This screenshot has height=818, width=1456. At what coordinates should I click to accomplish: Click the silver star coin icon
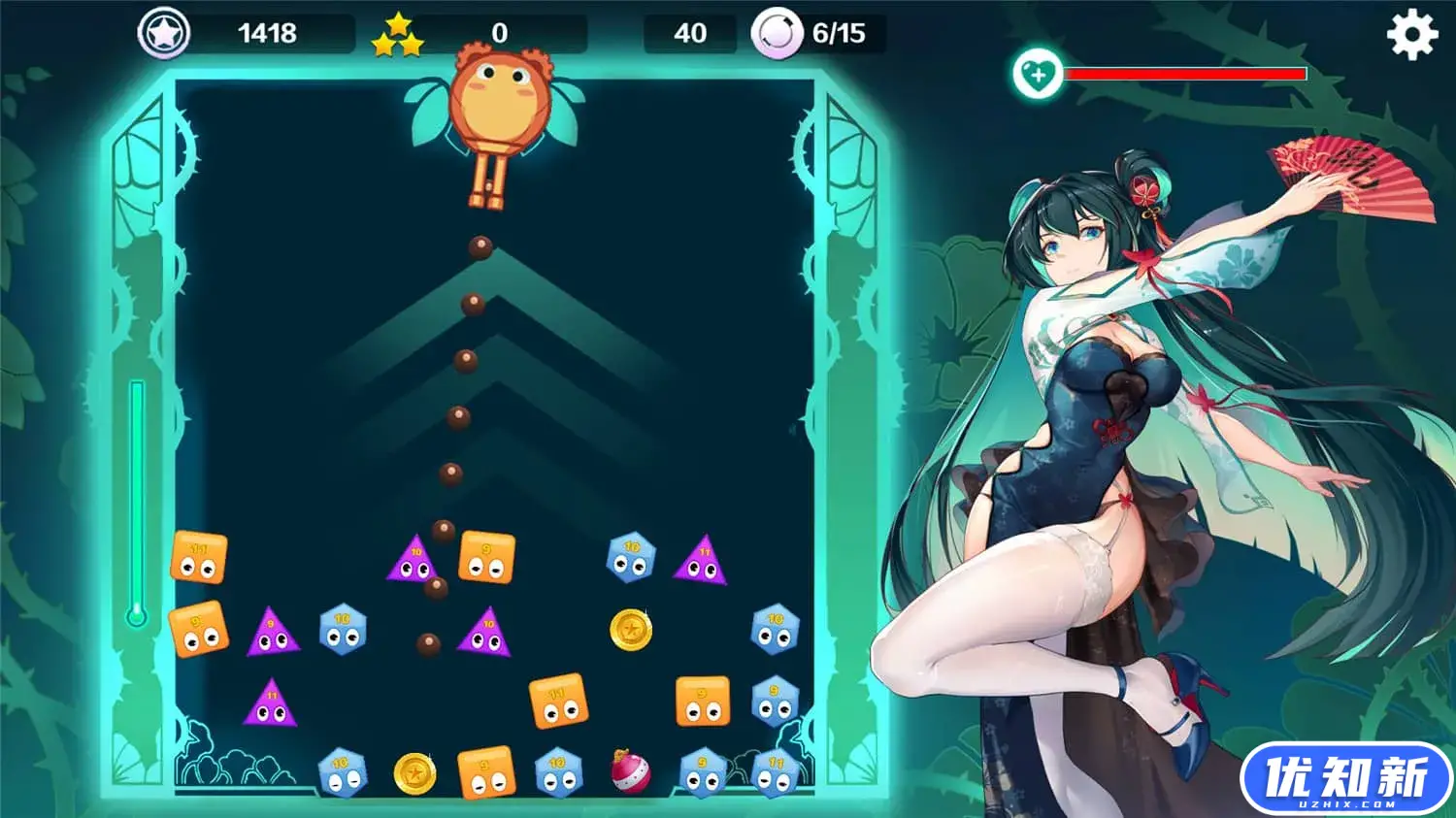(163, 34)
